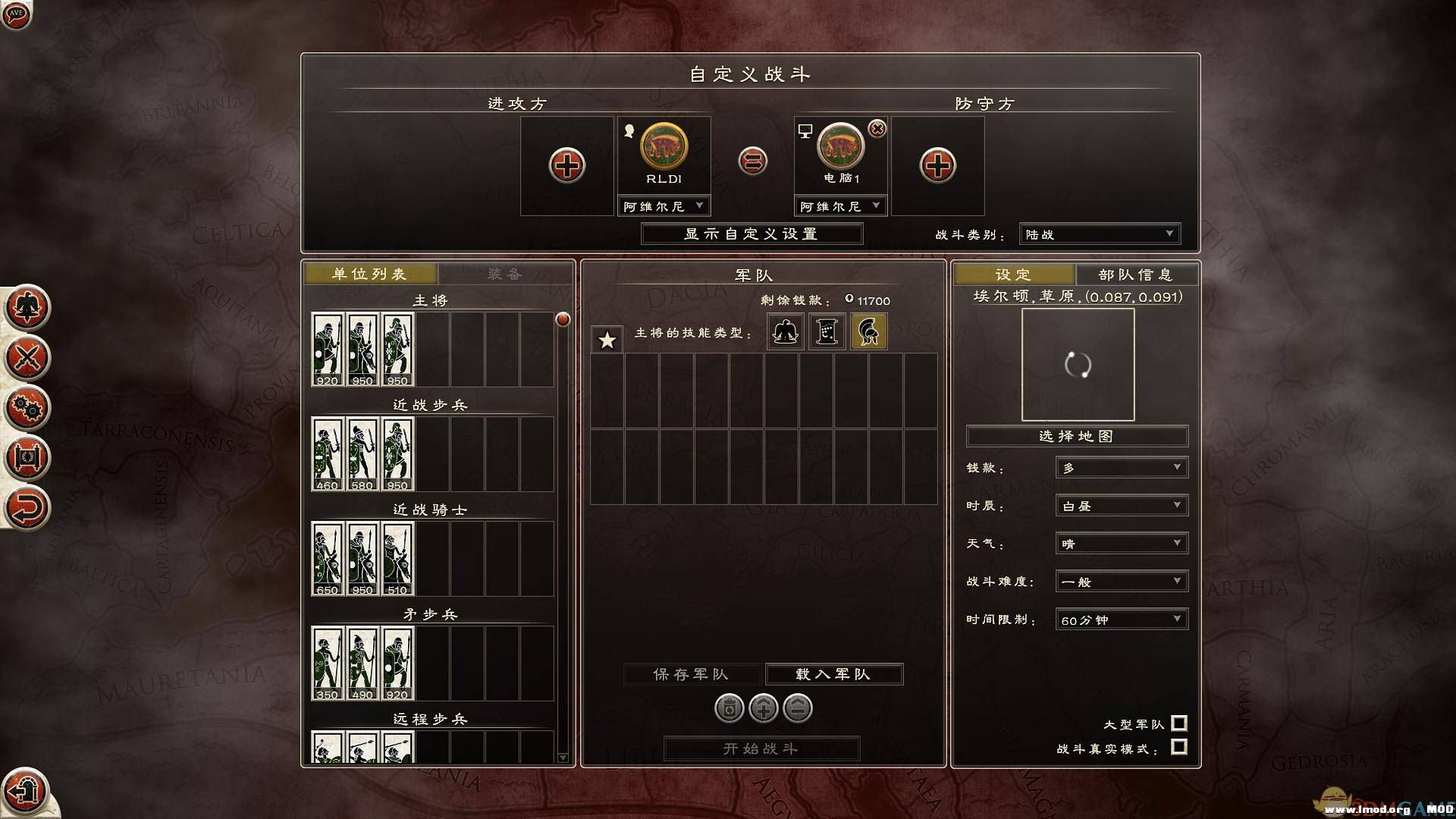Image resolution: width=1456 pixels, height=819 pixels.
Task: Click the 选择地图 button
Action: coord(1075,436)
